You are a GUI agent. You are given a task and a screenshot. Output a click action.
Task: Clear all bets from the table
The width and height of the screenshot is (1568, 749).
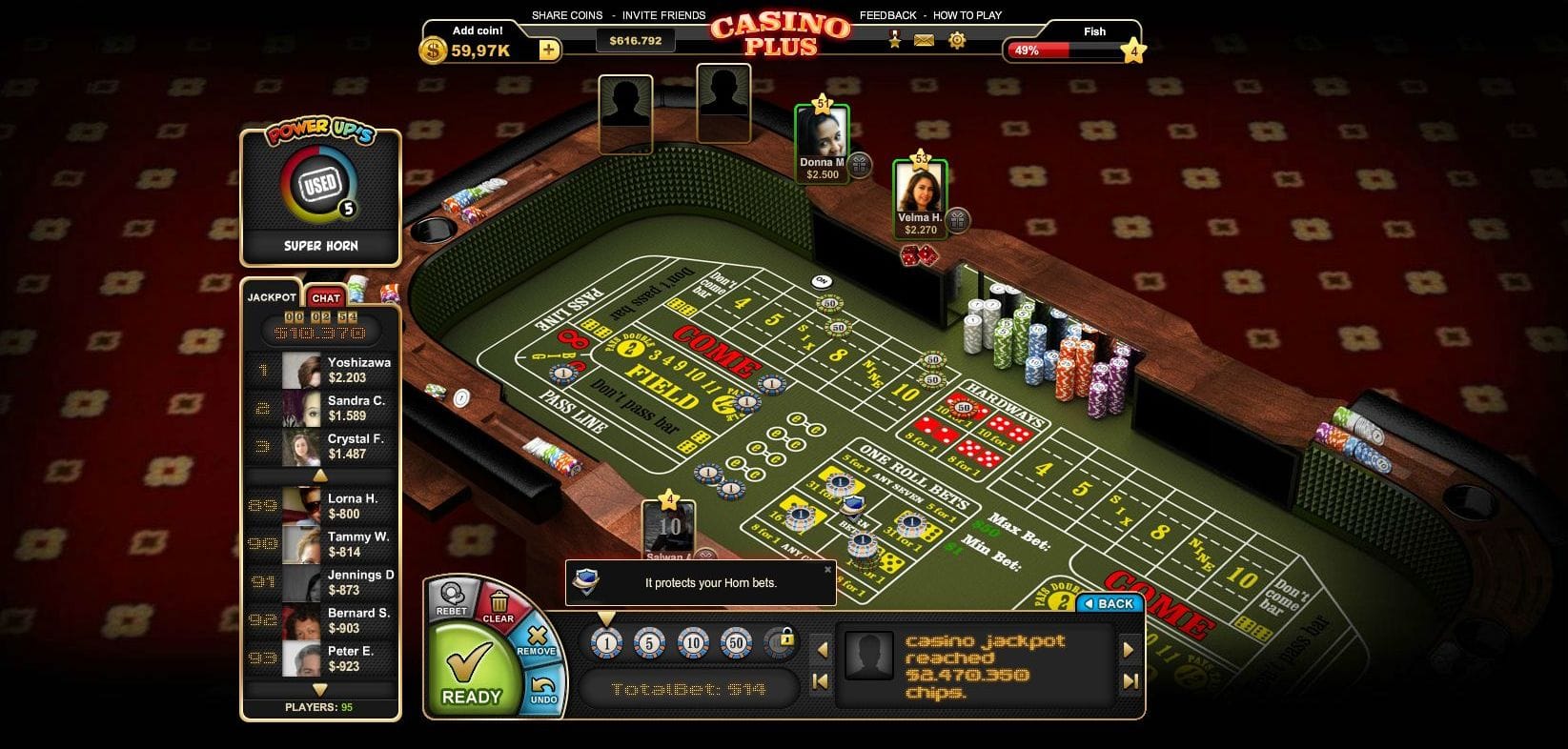[x=498, y=604]
